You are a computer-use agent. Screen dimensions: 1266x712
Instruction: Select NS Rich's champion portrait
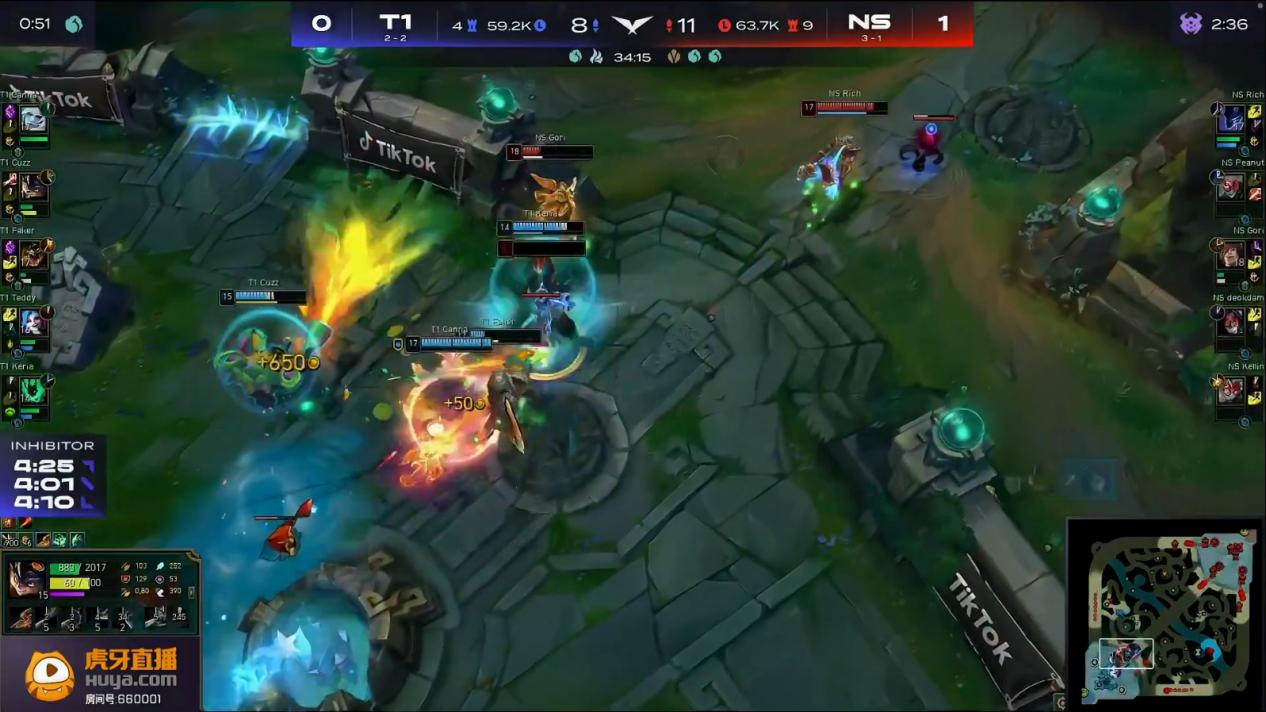pos(1230,119)
